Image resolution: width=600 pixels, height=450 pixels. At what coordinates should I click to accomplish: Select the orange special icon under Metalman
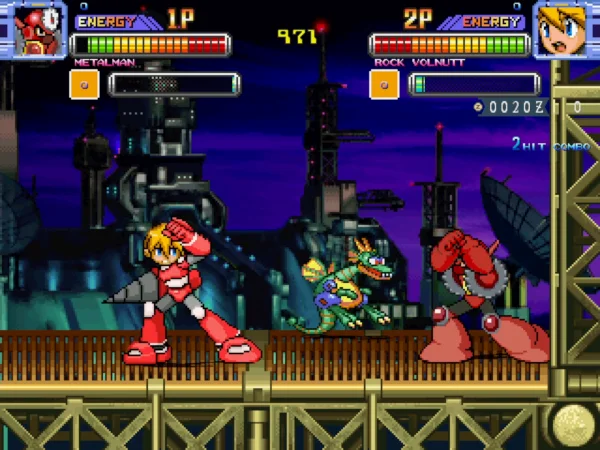point(84,84)
